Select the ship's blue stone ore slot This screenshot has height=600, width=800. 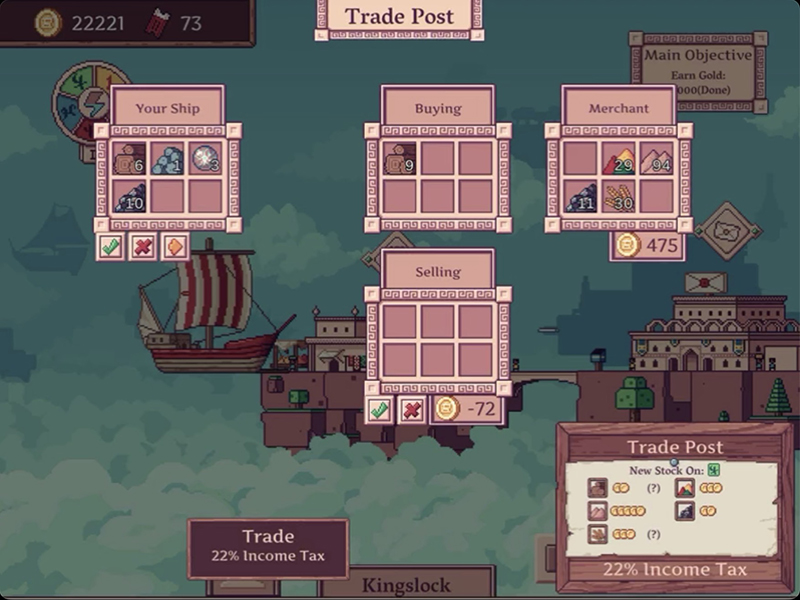click(x=167, y=159)
